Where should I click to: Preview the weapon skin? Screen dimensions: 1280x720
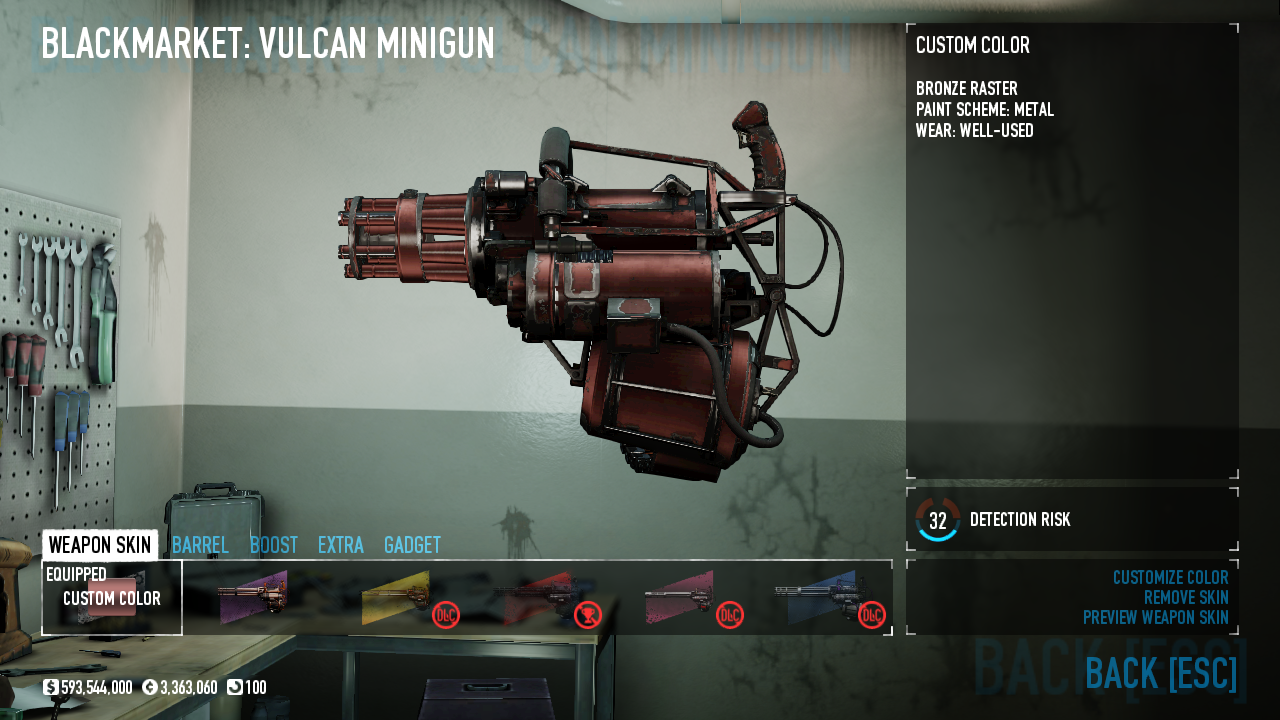[1155, 618]
